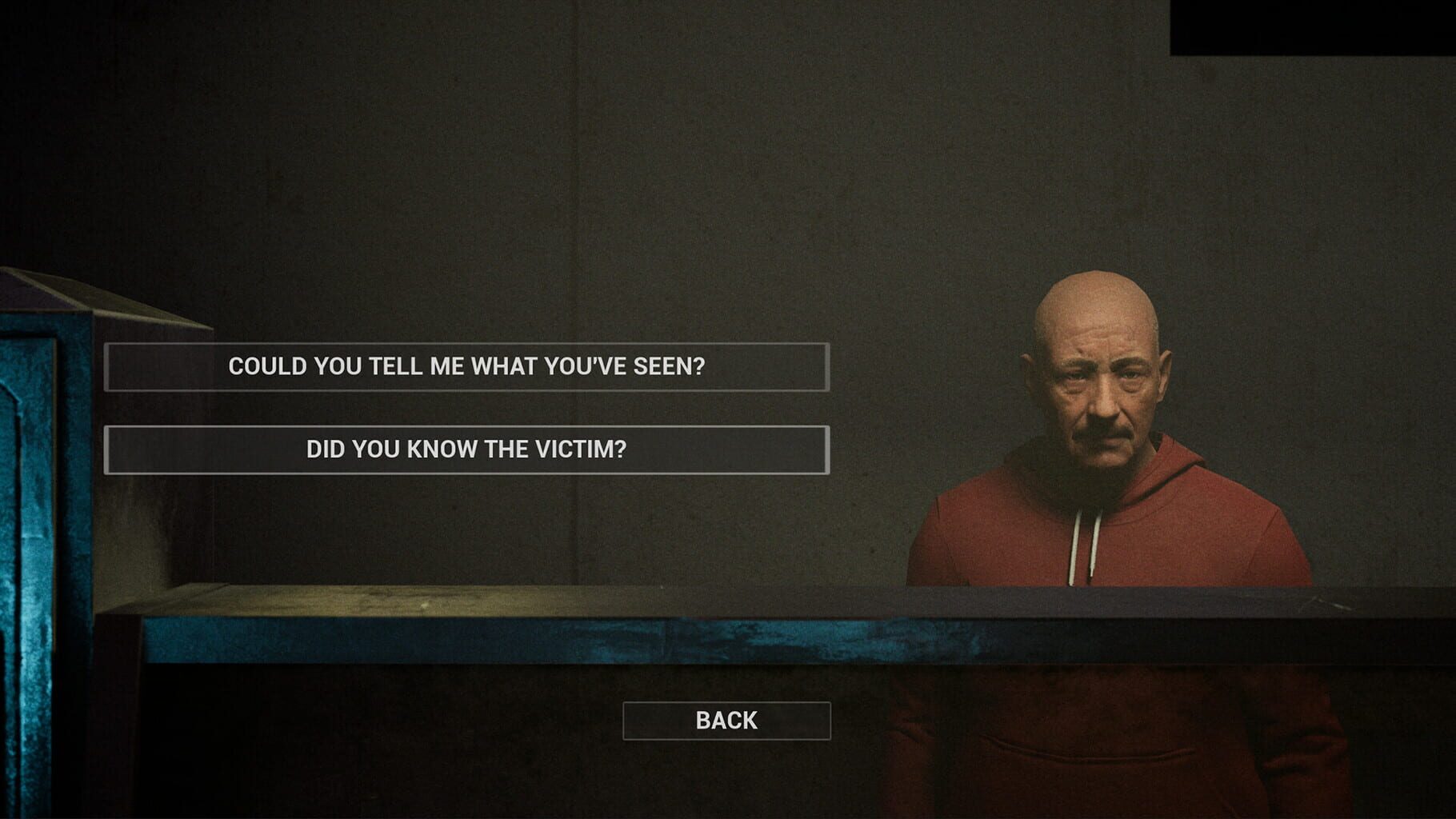Select the "Did you know the victim?" question

click(466, 449)
